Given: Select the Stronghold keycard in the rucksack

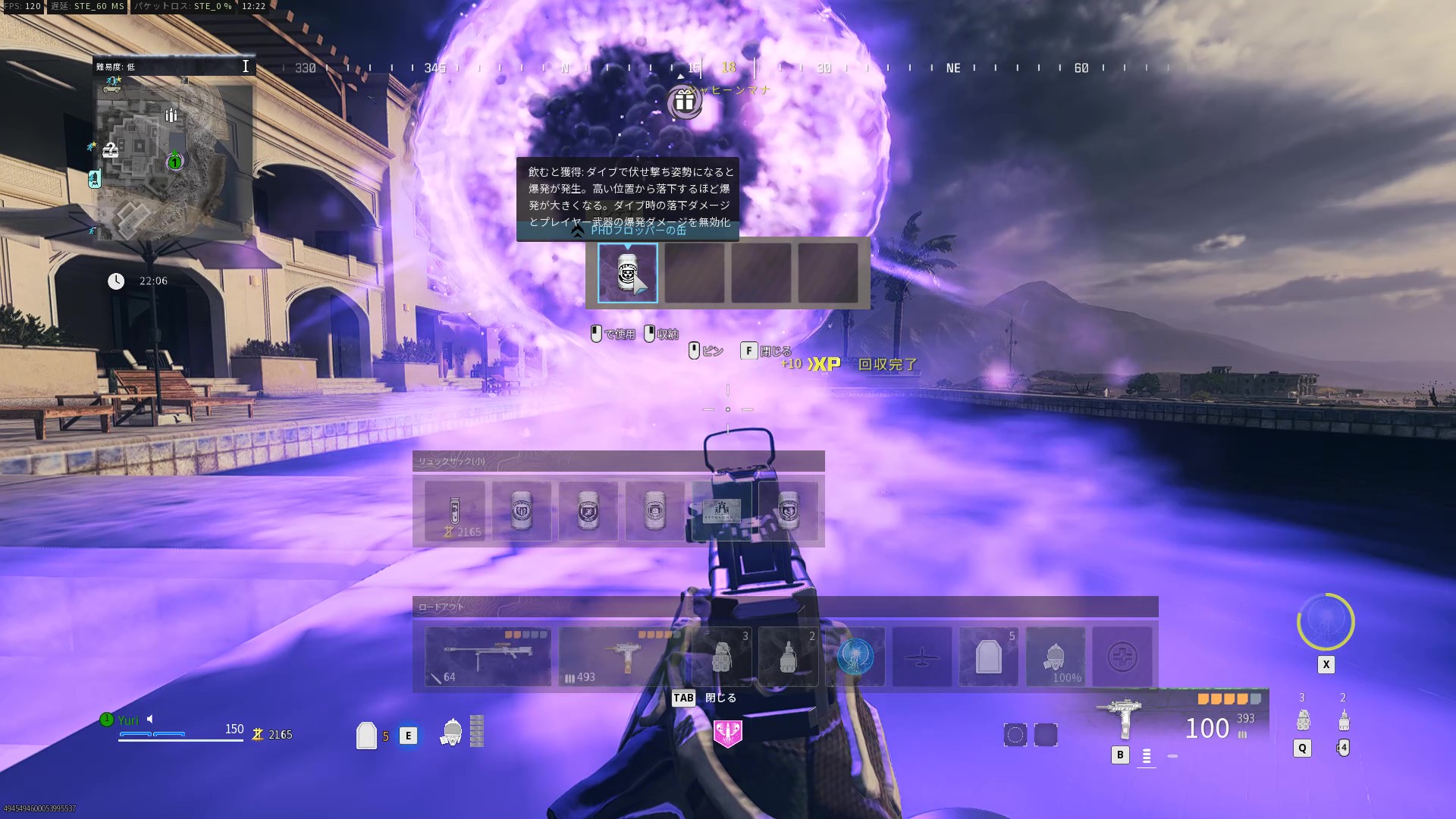Looking at the screenshot, I should (x=721, y=510).
